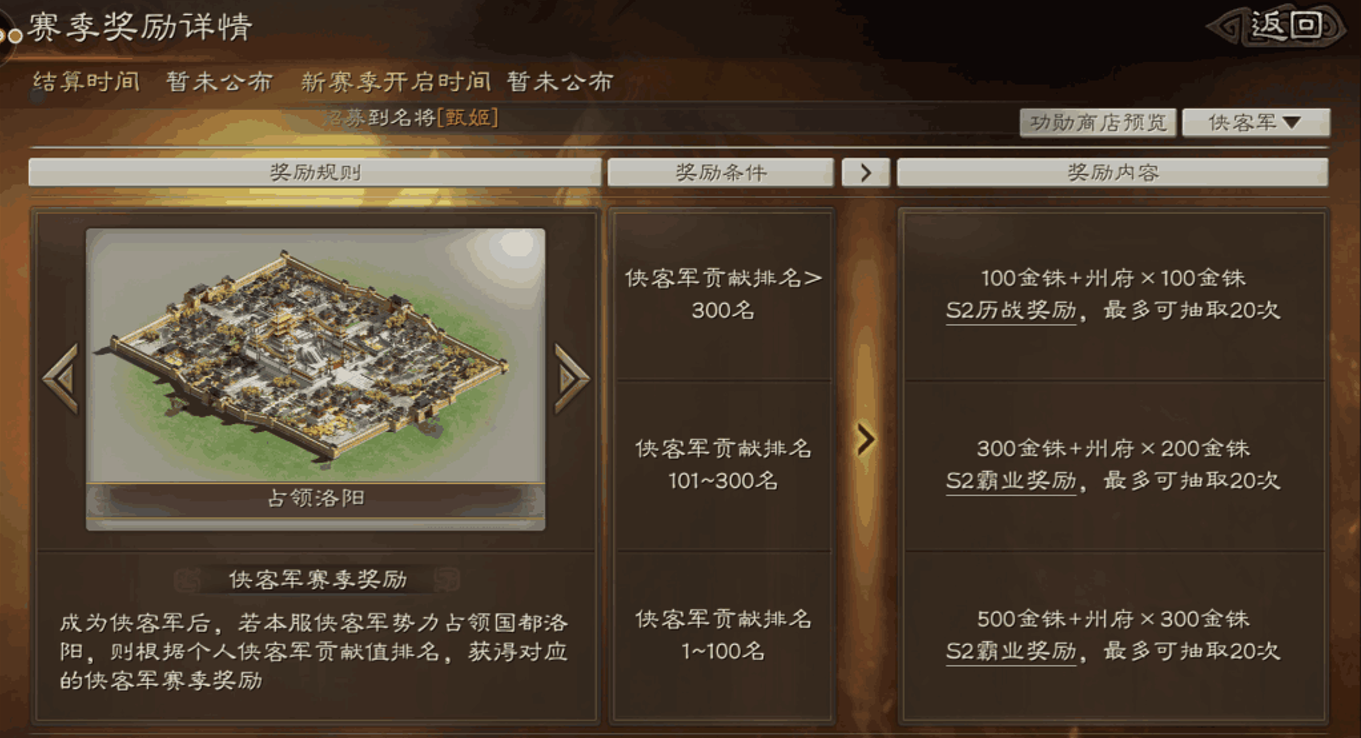The image size is (1361, 738).
Task: Click the chevron between 奖励条件 and 奖励内容 headers
Action: tap(866, 171)
